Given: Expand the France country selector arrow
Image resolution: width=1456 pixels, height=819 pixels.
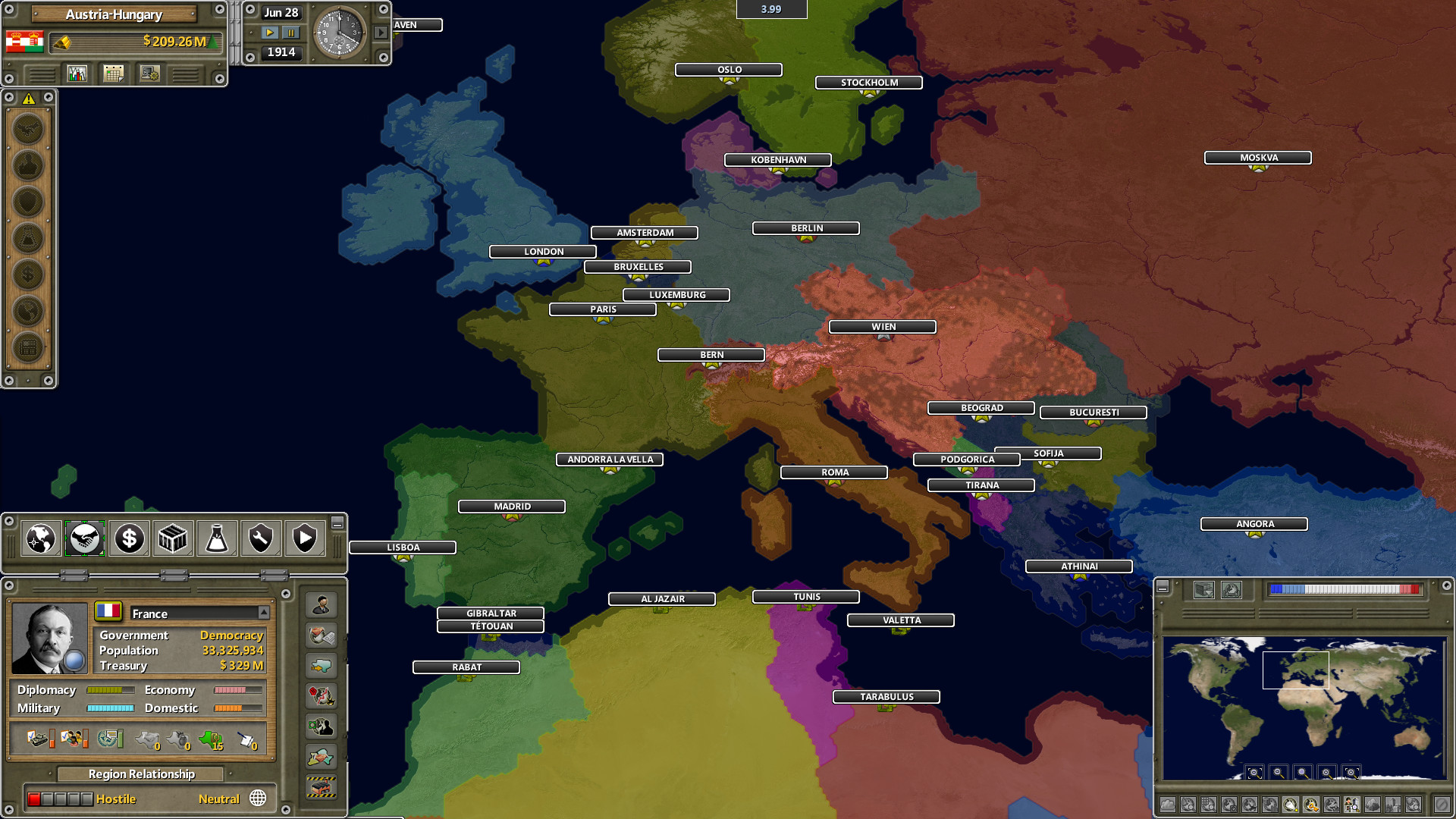Looking at the screenshot, I should [x=264, y=613].
